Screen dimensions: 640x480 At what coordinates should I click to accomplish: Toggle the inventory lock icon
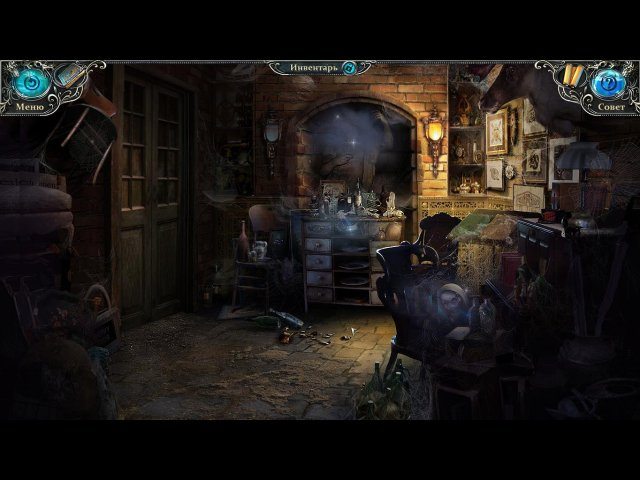(350, 68)
